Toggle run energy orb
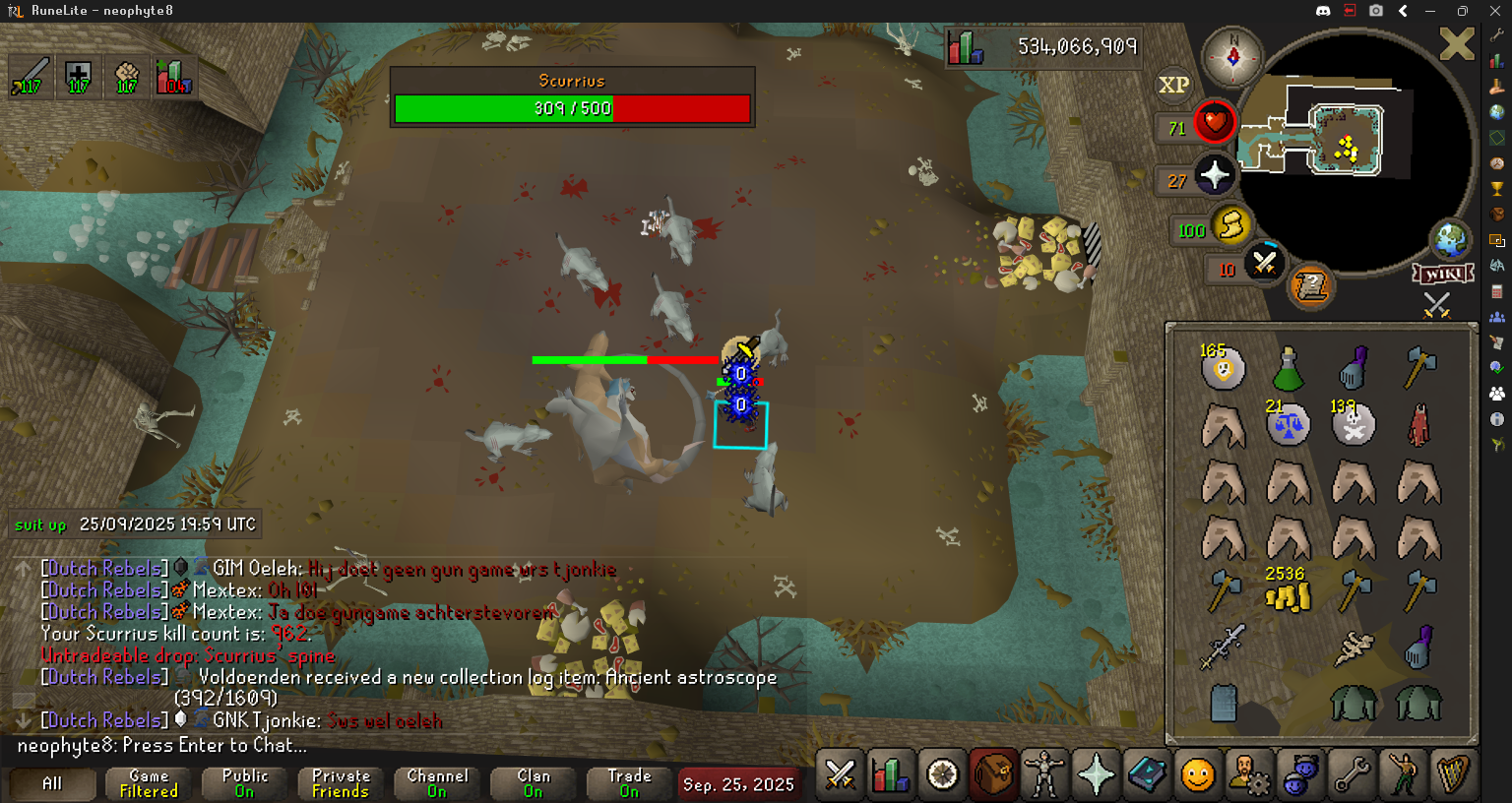The height and width of the screenshot is (803, 1512). point(1229,226)
